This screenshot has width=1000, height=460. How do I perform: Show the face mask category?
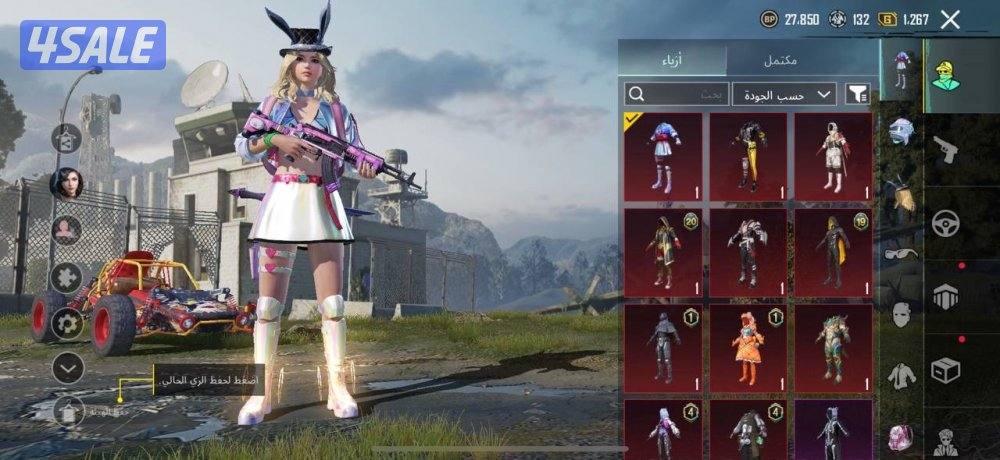[901, 314]
